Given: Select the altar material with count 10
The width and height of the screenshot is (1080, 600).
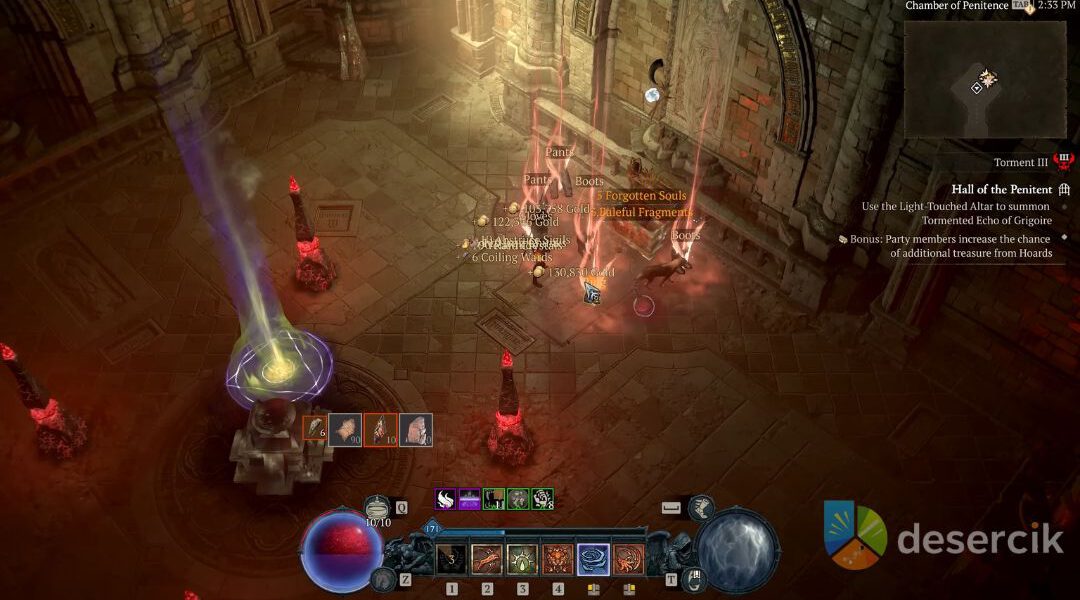Looking at the screenshot, I should 380,429.
